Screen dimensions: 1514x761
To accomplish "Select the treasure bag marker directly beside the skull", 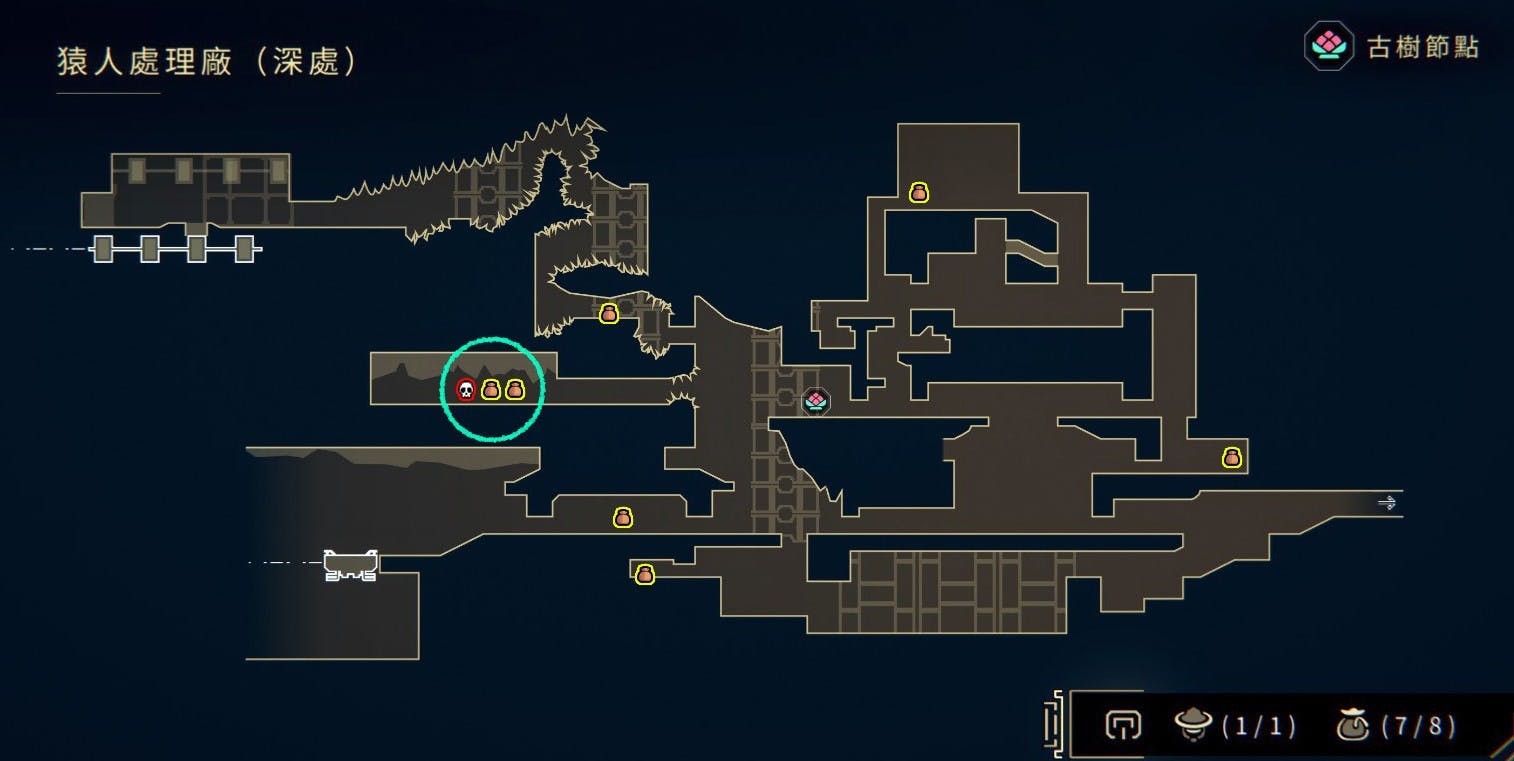I will click(490, 390).
